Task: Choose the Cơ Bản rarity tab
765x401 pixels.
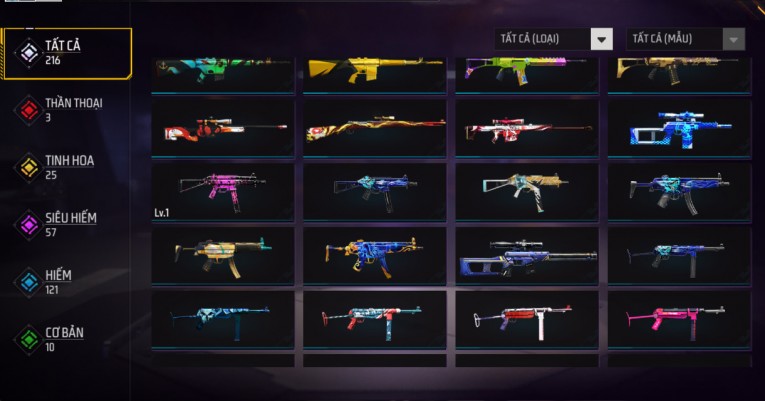Action: (x=66, y=339)
